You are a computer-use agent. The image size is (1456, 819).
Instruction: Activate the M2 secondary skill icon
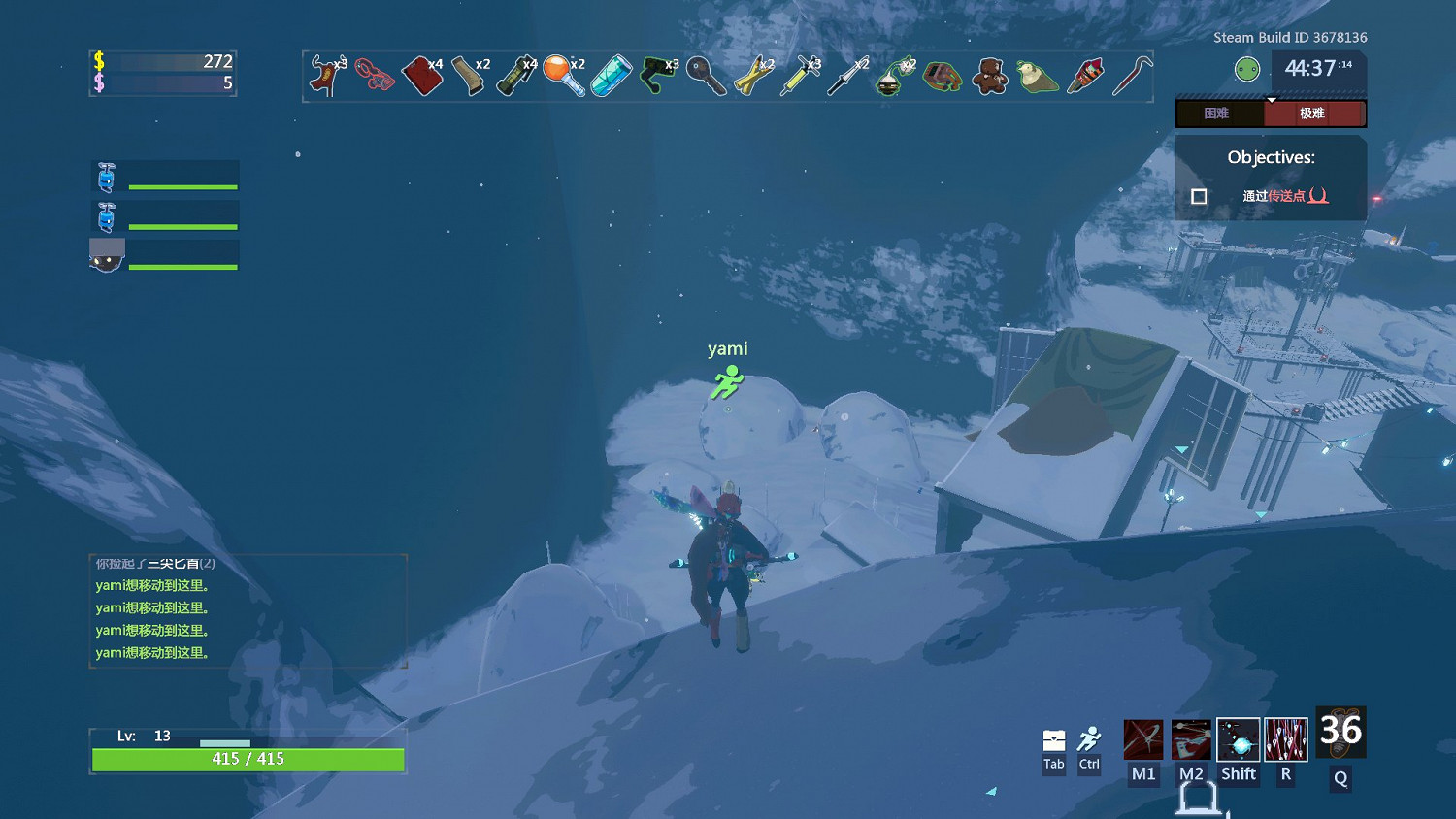pos(1191,739)
